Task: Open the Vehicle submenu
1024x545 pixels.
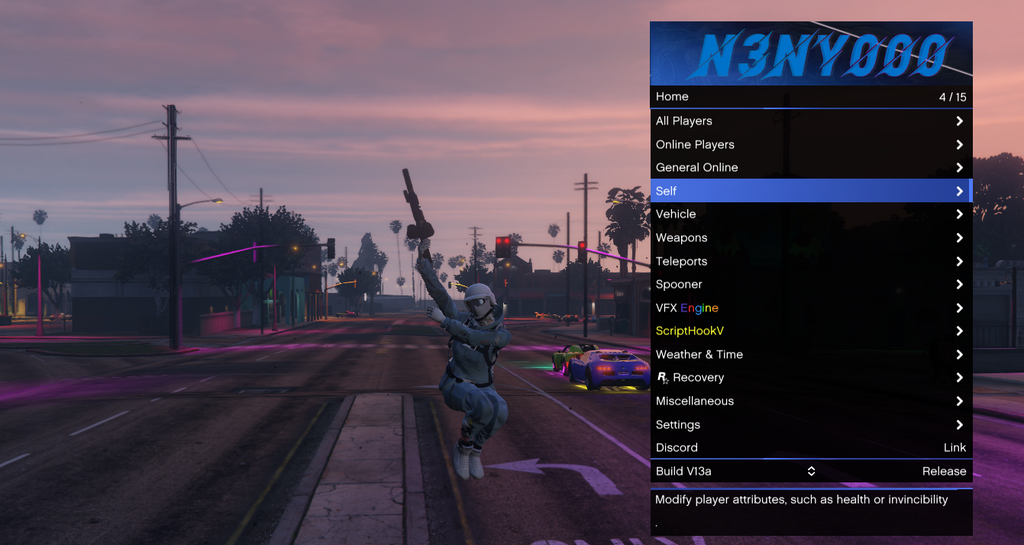Action: coord(810,214)
